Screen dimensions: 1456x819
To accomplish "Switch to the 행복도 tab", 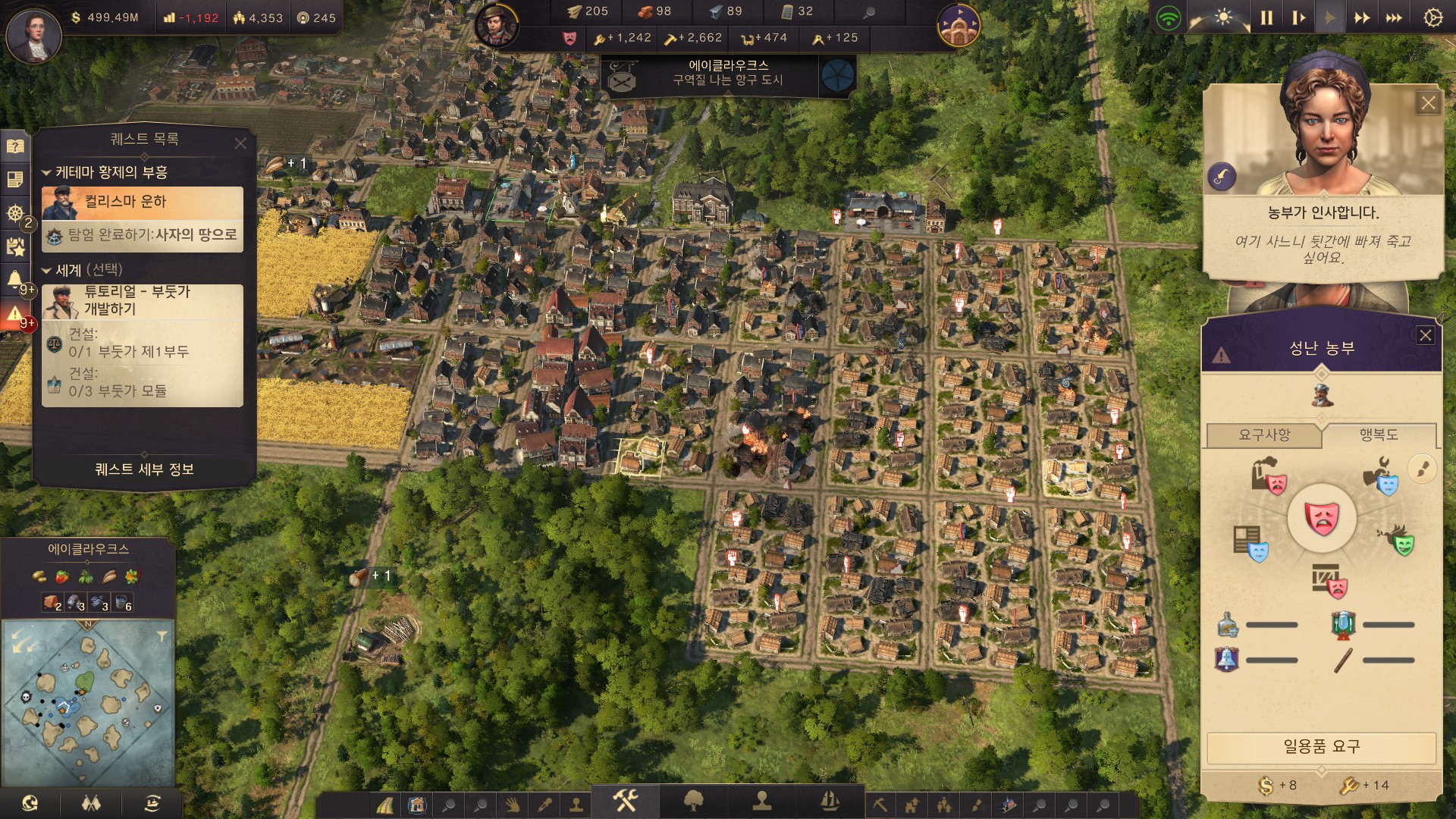I will pyautogui.click(x=1378, y=435).
